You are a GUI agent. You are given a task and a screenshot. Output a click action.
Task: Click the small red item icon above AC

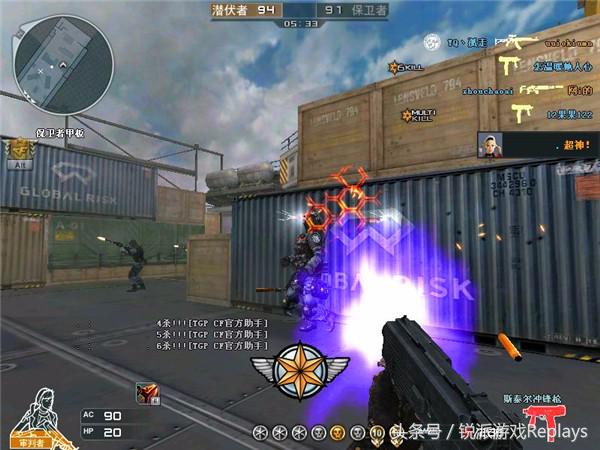click(146, 393)
